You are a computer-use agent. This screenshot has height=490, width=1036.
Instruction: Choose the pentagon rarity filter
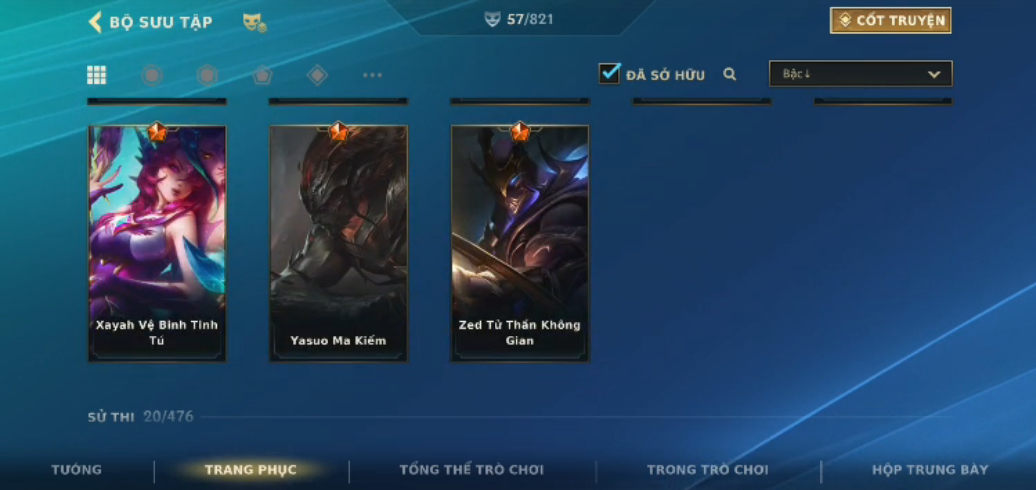tap(262, 75)
